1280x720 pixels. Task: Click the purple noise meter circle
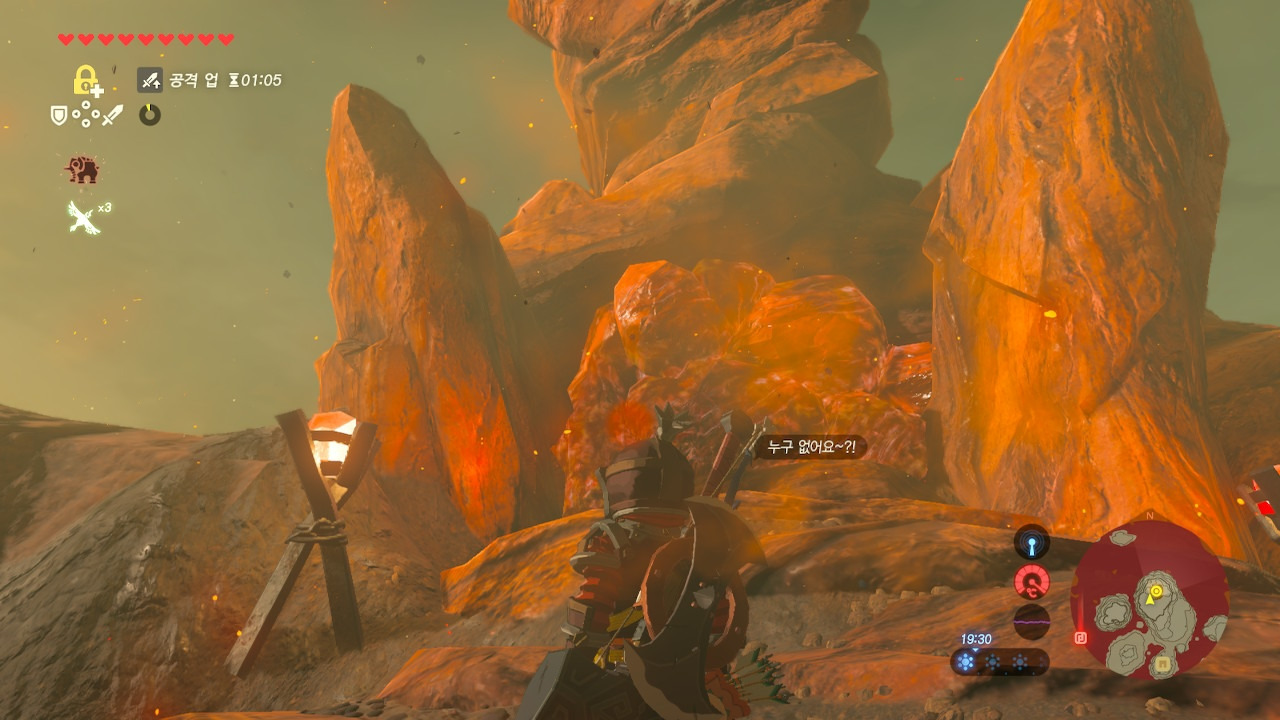pyautogui.click(x=1031, y=620)
